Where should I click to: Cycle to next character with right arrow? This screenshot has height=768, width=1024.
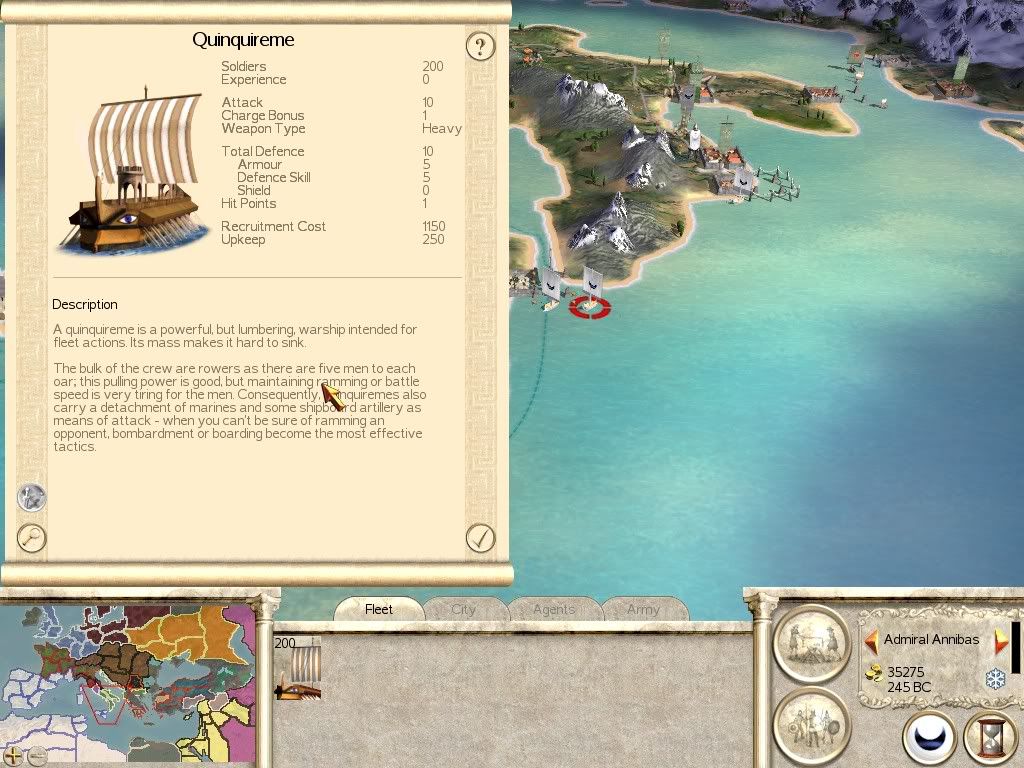click(1000, 640)
